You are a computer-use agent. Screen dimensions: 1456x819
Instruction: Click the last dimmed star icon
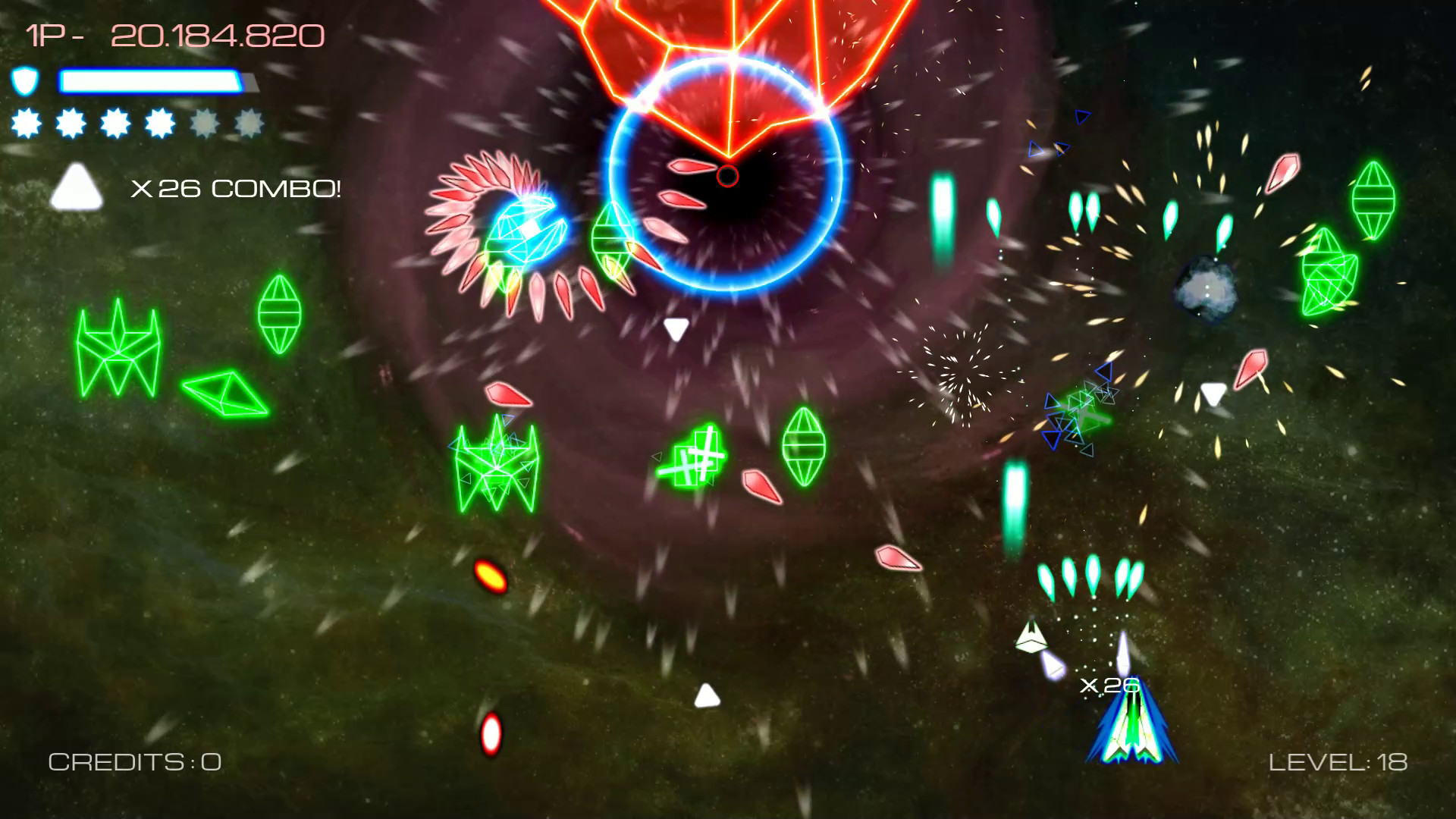click(249, 124)
